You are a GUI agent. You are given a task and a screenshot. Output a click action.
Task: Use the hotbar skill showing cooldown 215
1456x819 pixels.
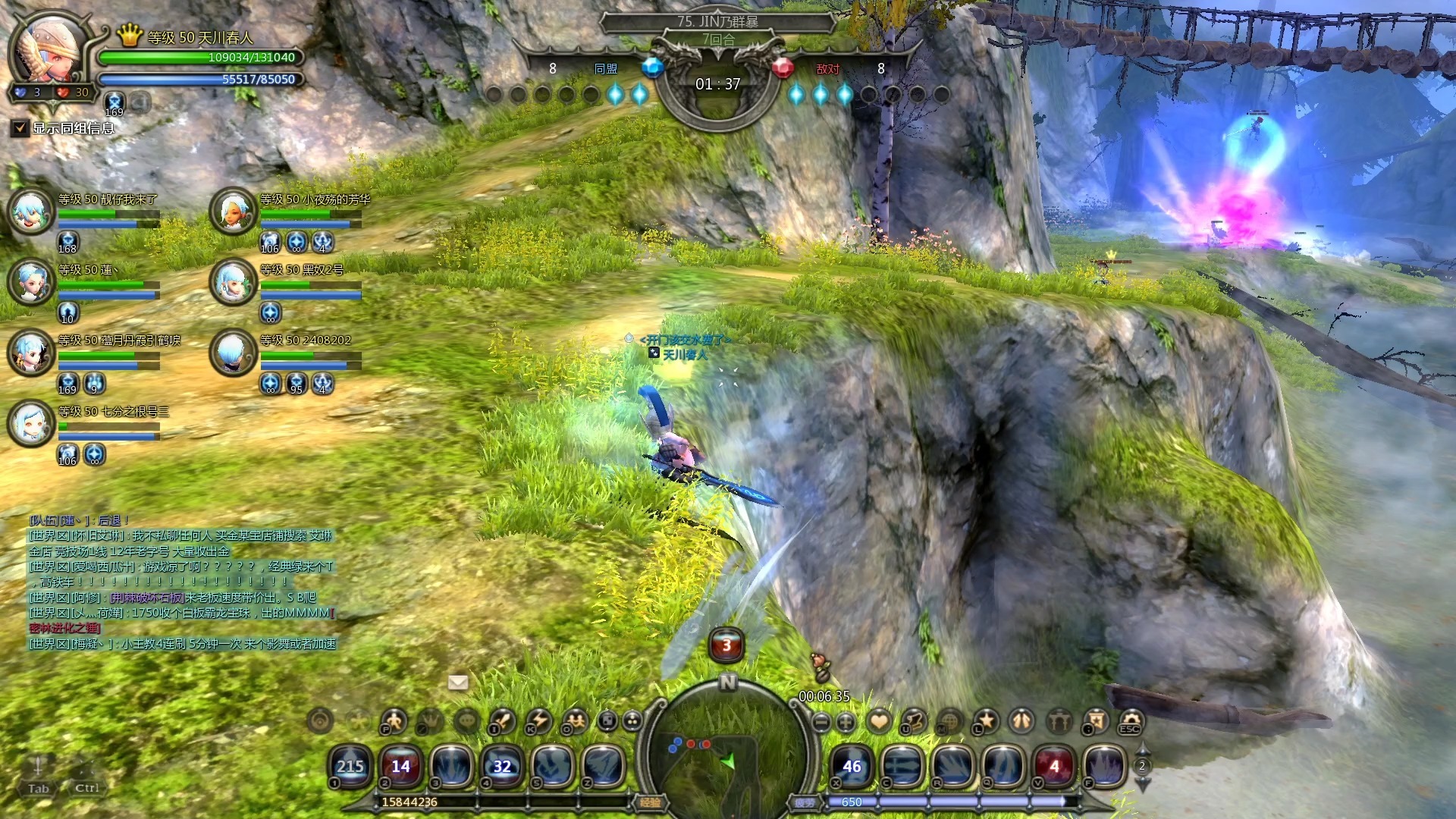[x=350, y=766]
